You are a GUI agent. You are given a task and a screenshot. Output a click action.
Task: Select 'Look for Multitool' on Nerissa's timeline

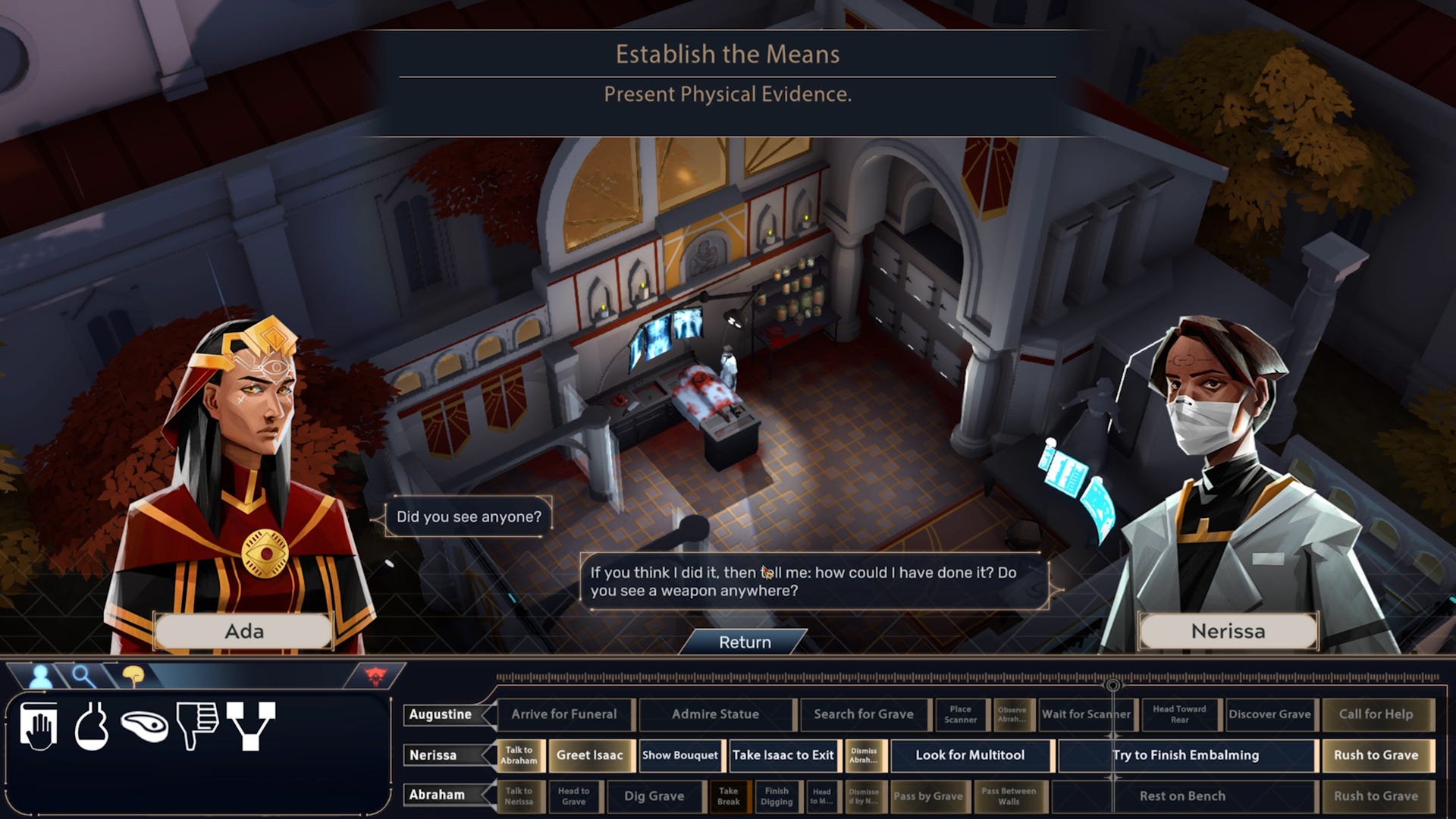coord(970,755)
